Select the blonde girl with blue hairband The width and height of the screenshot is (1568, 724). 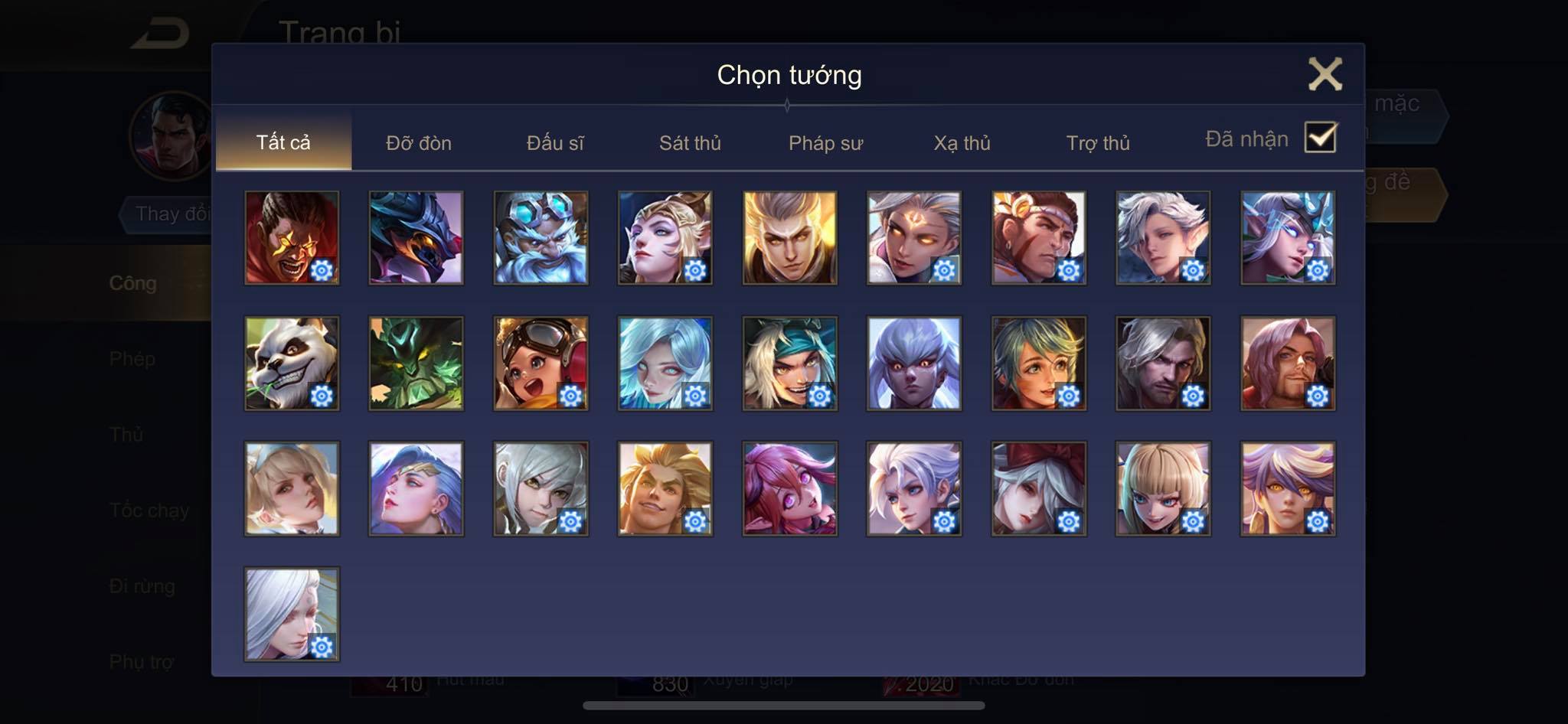coord(292,488)
